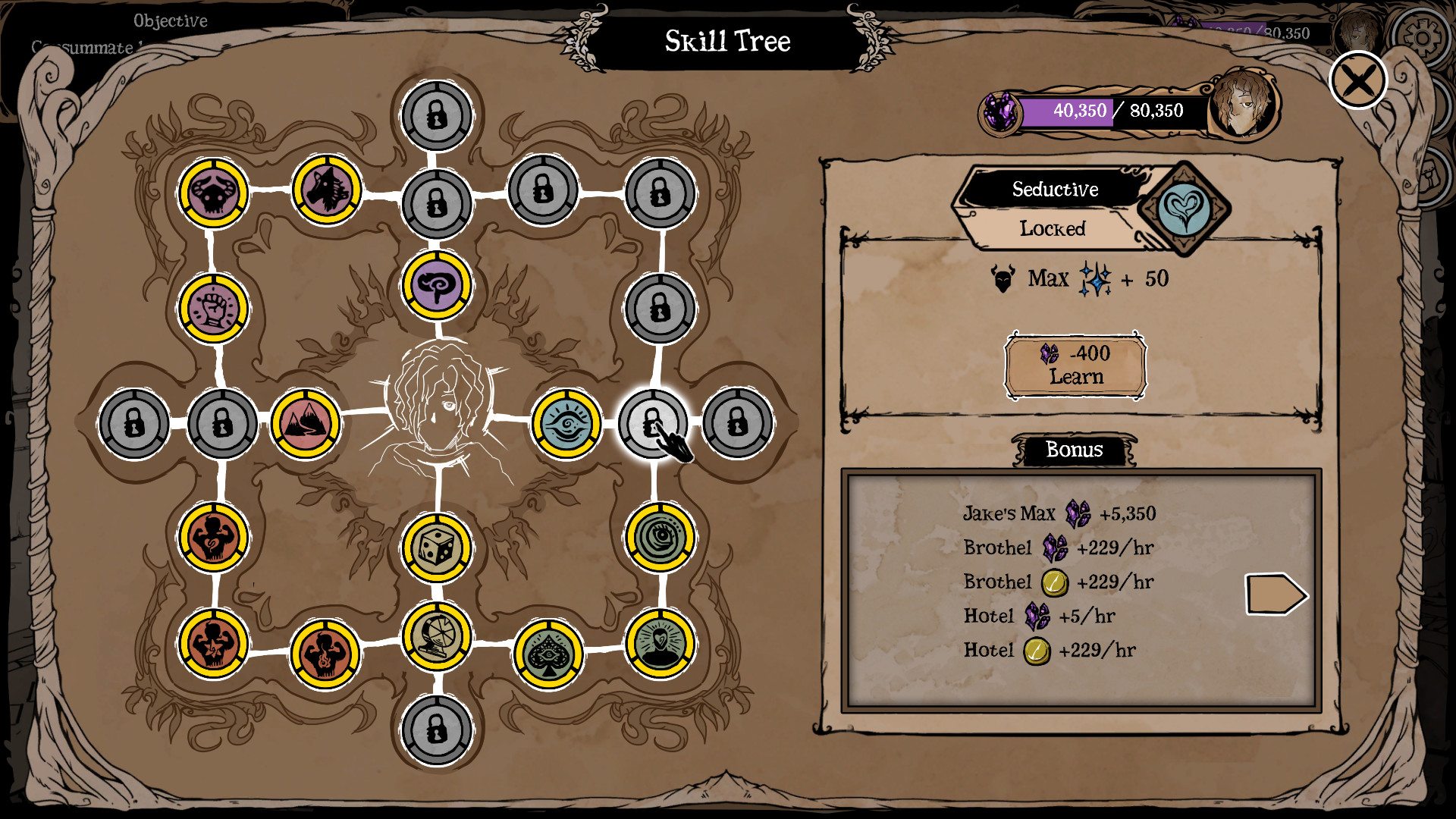The height and width of the screenshot is (819, 1456).
Task: Open the raised fist skill node
Action: [215, 307]
